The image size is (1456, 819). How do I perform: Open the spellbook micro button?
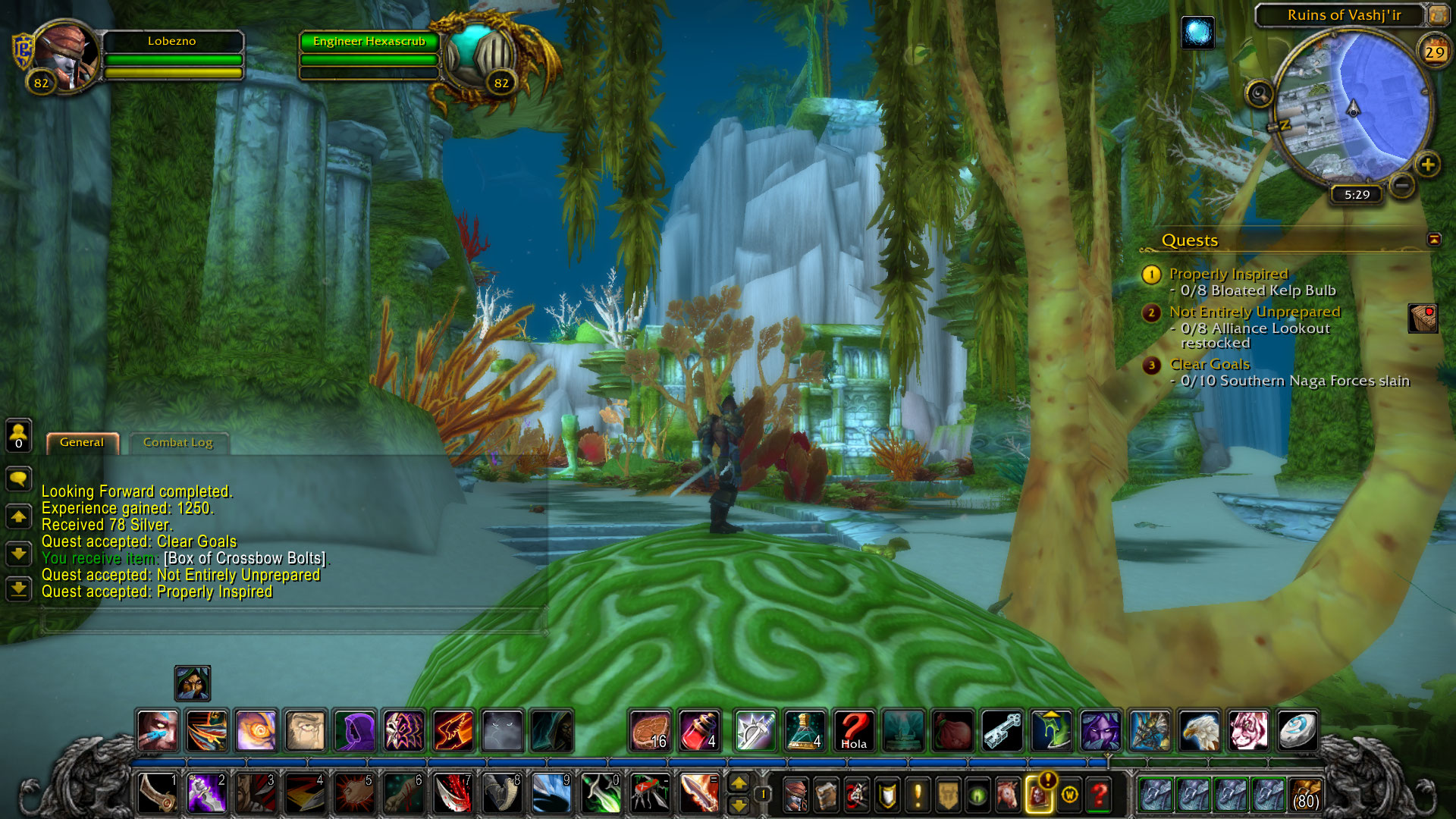pyautogui.click(x=826, y=795)
